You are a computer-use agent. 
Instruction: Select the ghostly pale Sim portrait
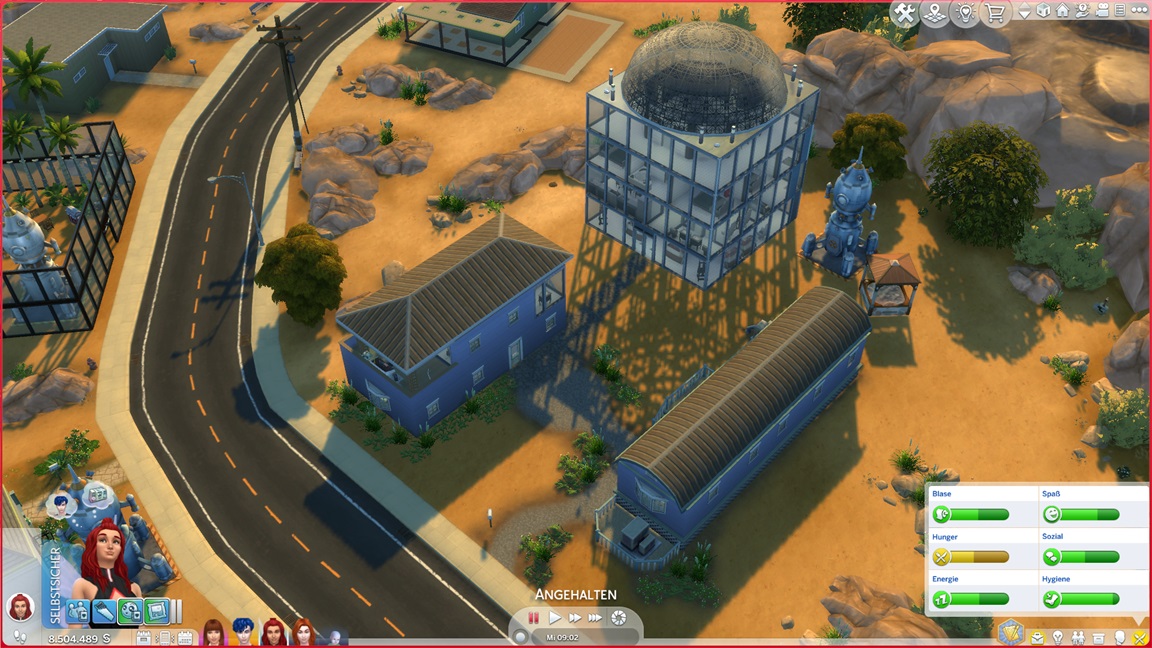click(334, 634)
